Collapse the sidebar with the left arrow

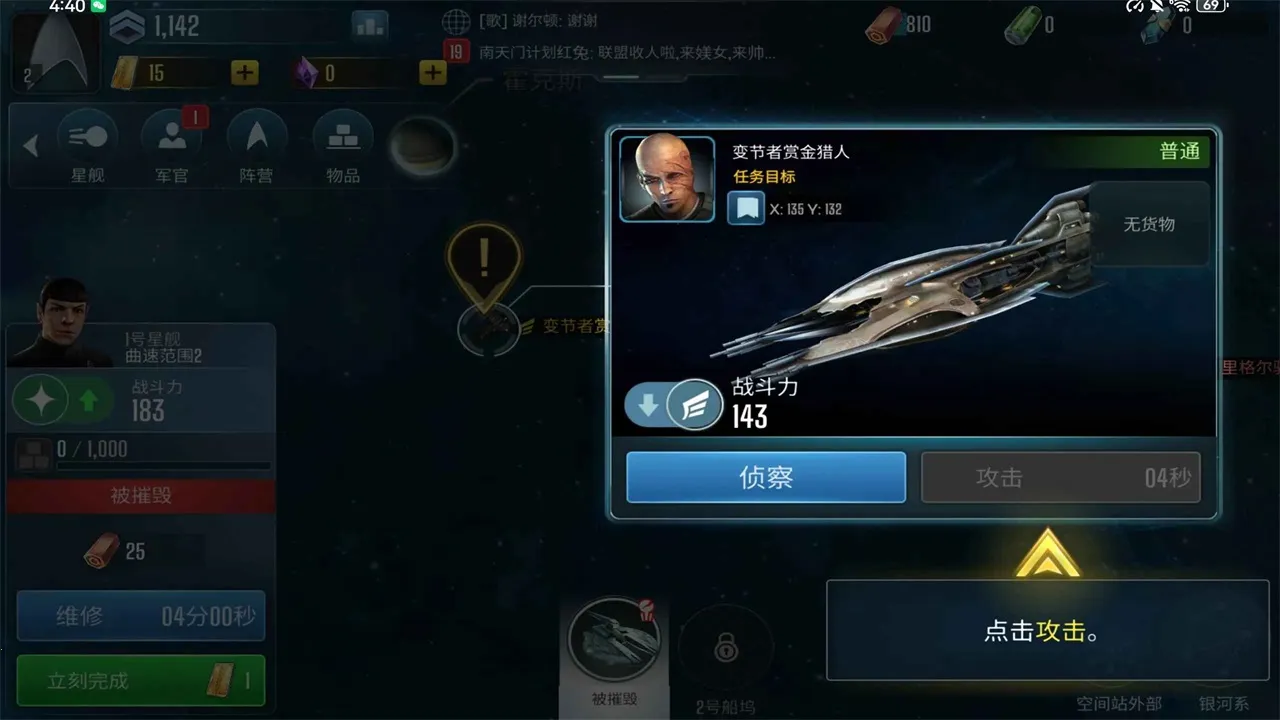point(30,146)
